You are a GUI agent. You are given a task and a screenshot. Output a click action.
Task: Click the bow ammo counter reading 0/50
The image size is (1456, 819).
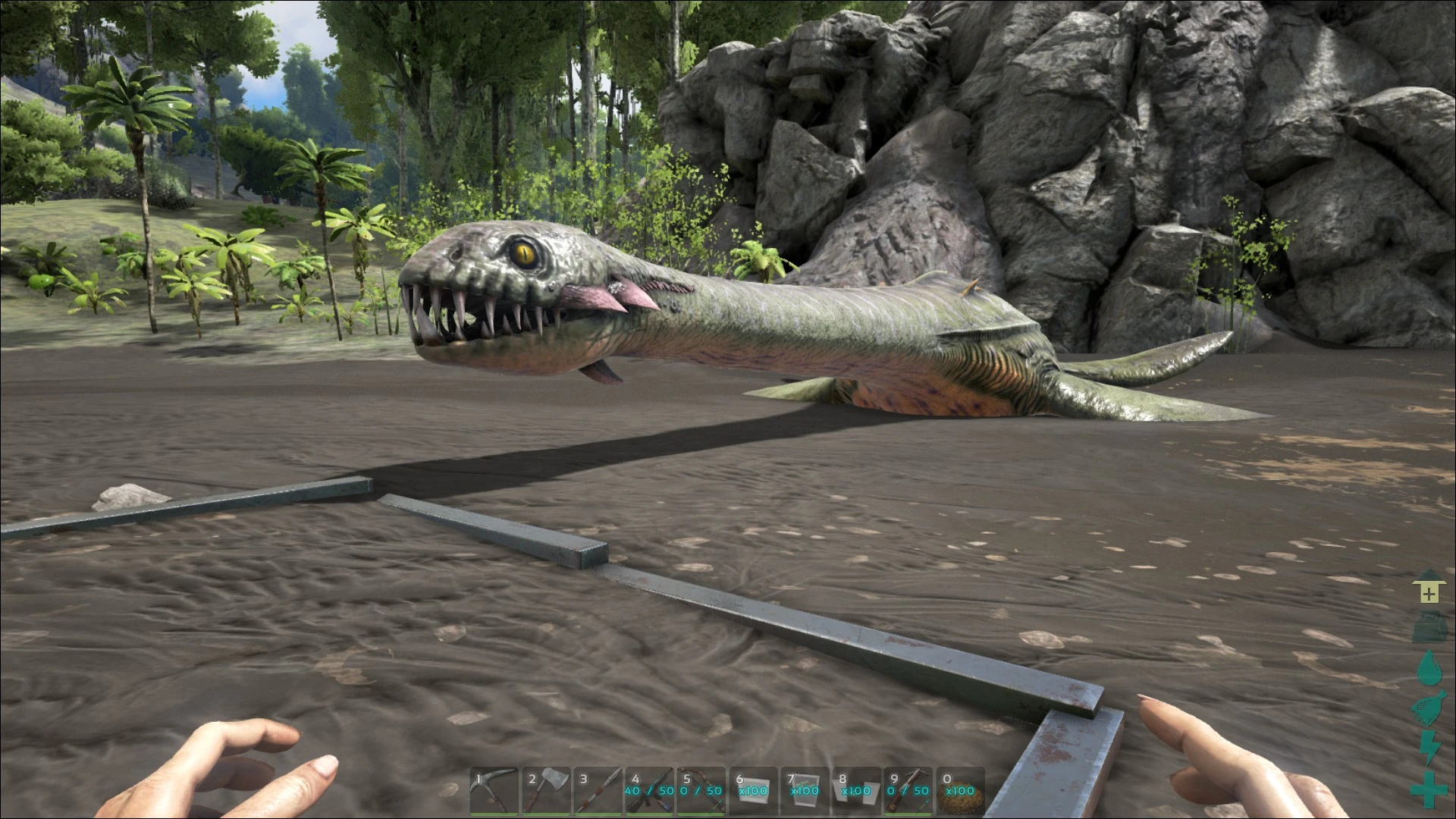[701, 791]
